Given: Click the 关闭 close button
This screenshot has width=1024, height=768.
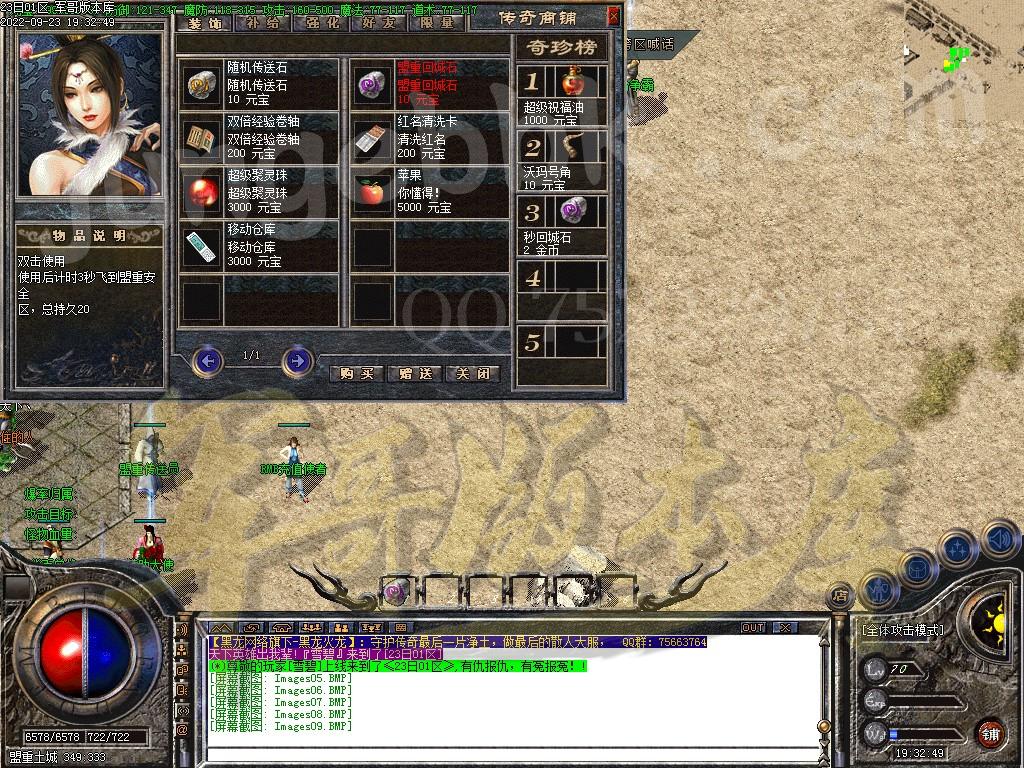Looking at the screenshot, I should coord(472,373).
